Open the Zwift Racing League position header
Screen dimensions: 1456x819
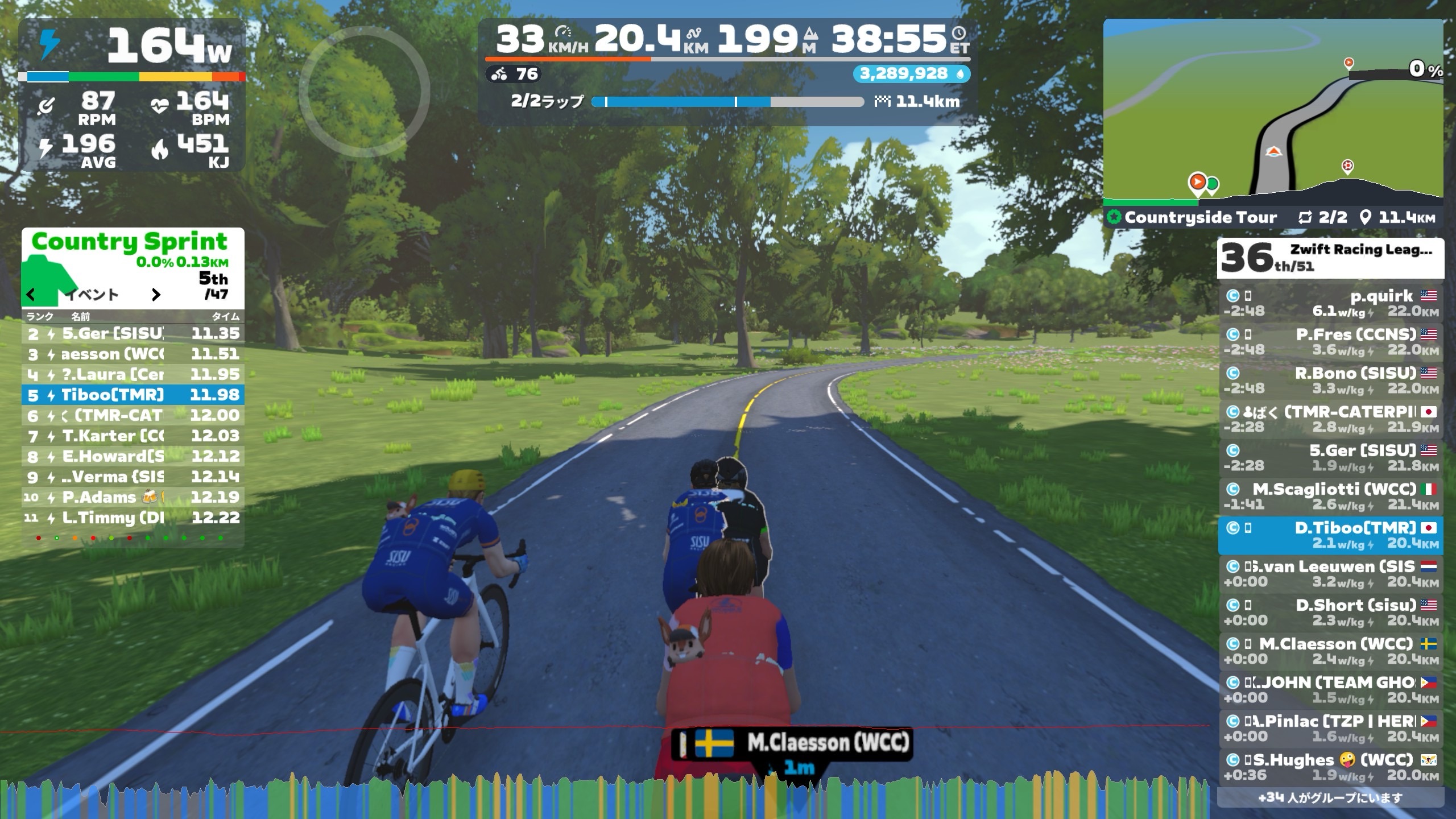click(1330, 258)
